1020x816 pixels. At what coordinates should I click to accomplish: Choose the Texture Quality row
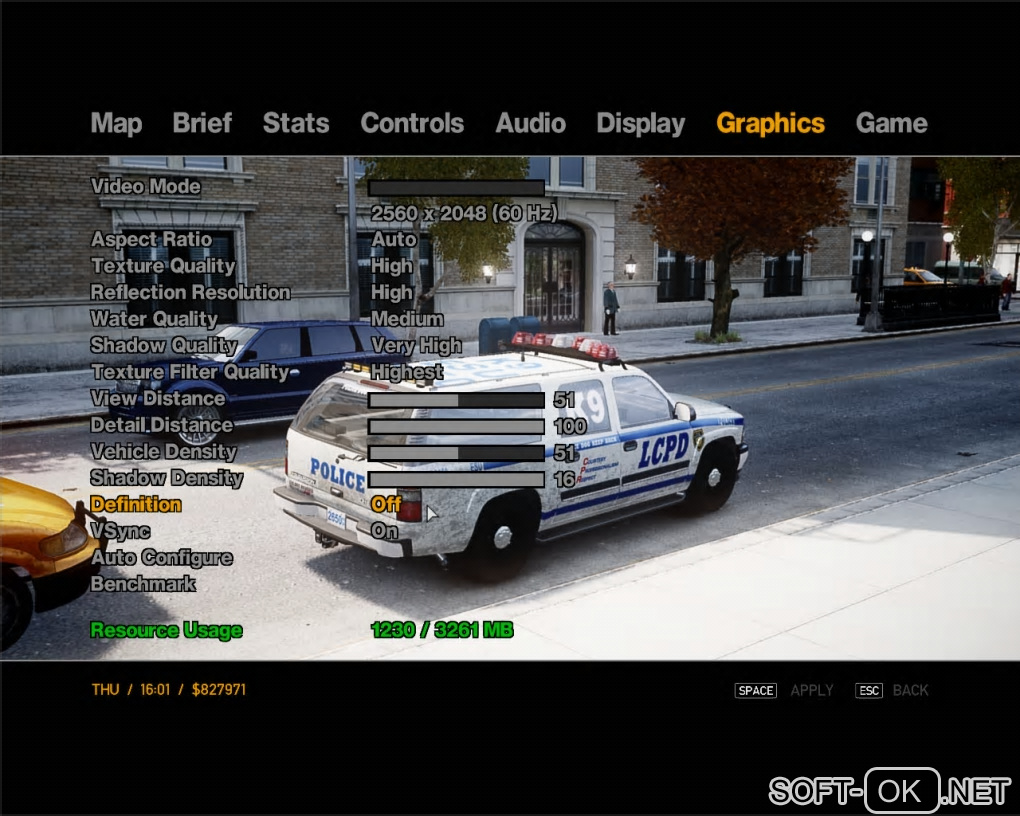click(x=163, y=266)
